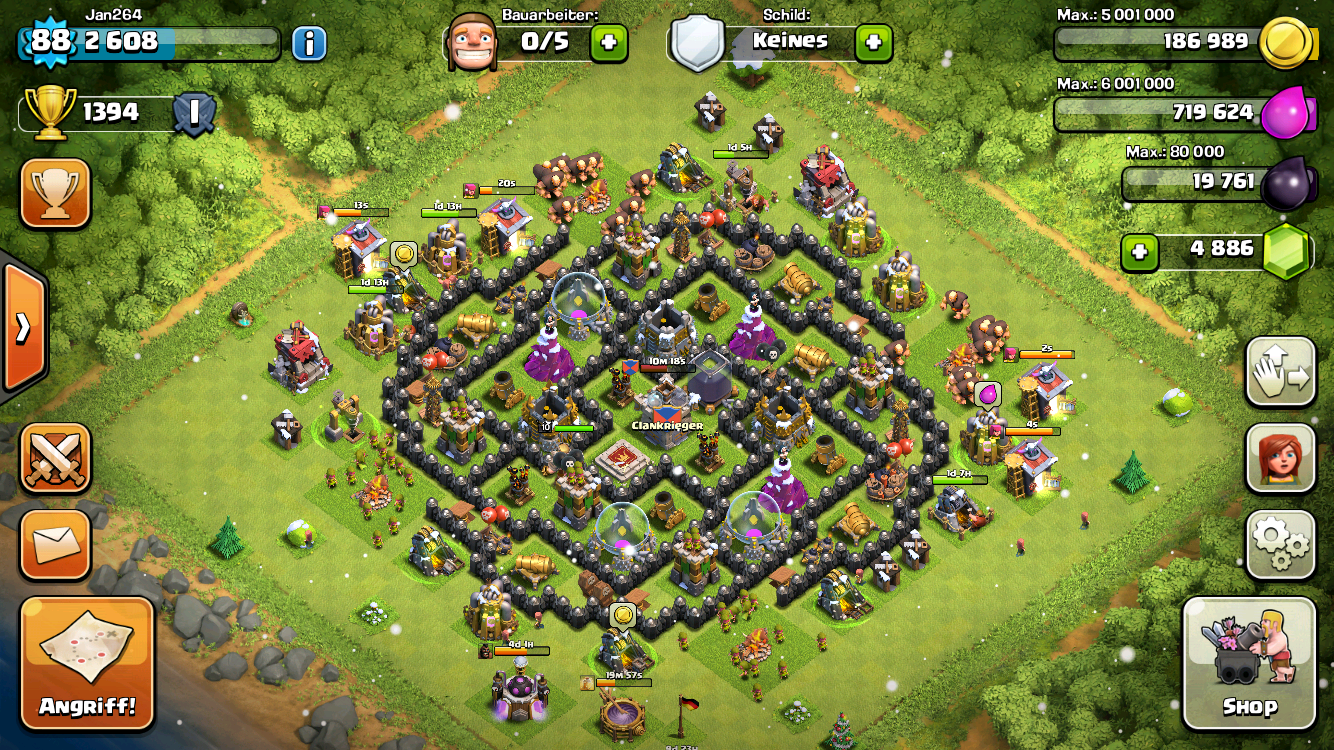Start an attack with the Angriff! button

[87, 662]
